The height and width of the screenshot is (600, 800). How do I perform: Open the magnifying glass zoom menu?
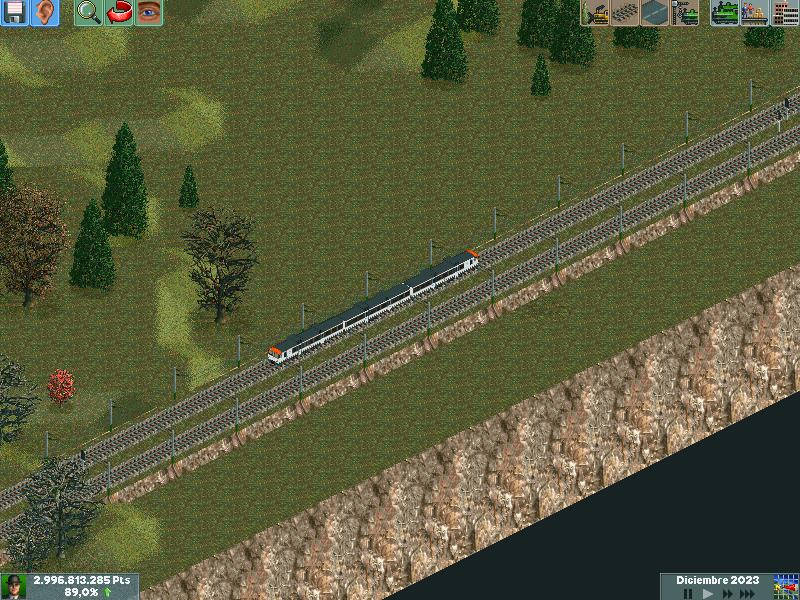click(x=88, y=13)
